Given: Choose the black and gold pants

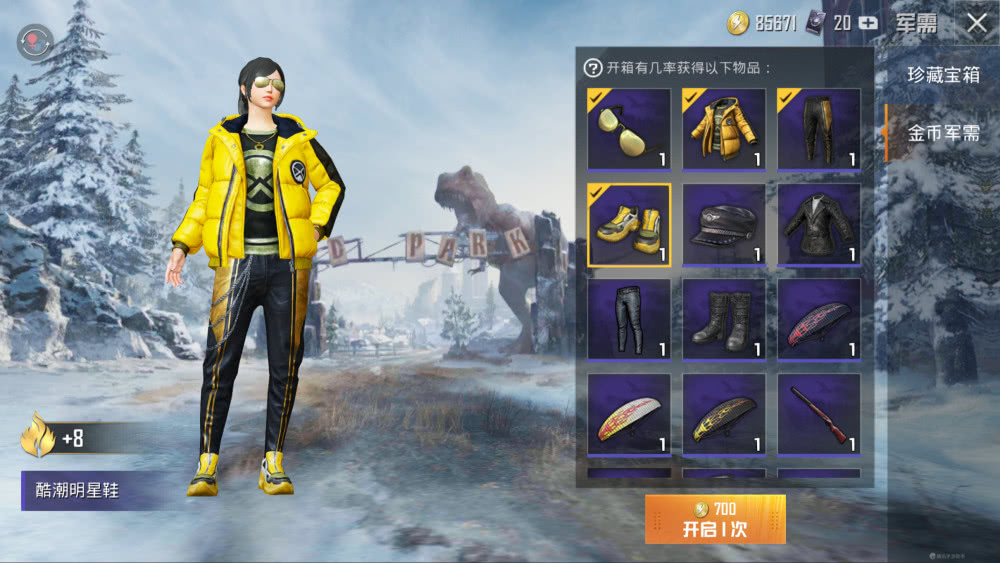Looking at the screenshot, I should tap(819, 129).
